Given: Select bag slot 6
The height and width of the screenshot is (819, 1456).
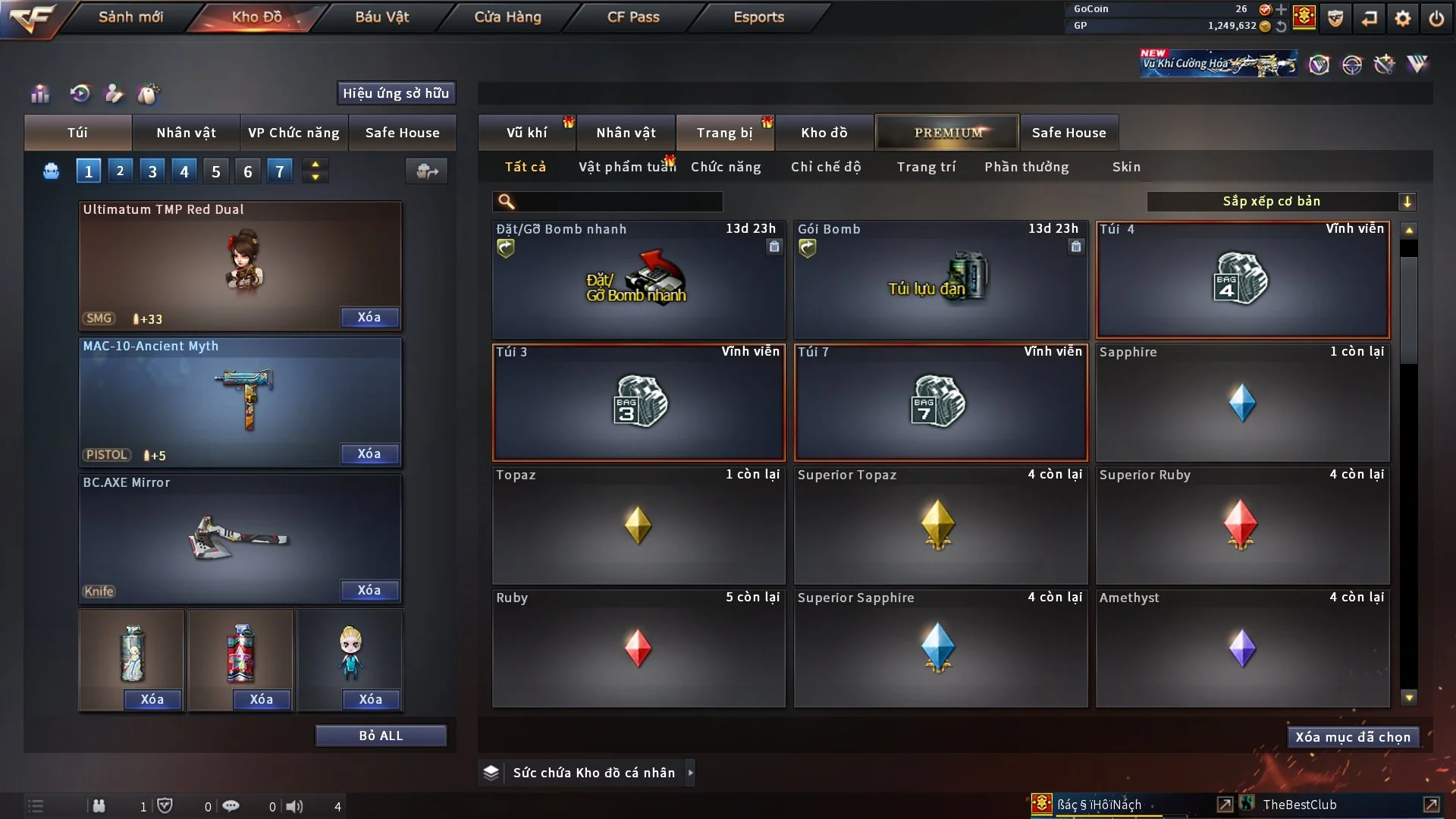Looking at the screenshot, I should point(247,171).
